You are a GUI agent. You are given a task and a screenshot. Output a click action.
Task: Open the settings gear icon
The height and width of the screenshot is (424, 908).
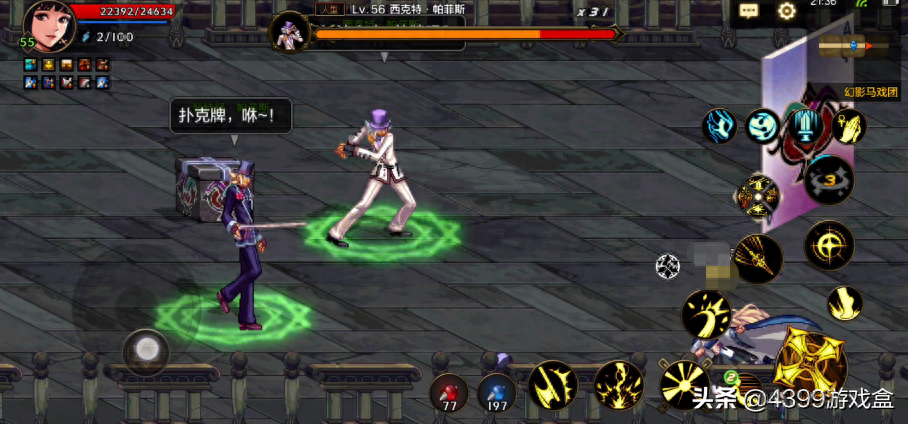click(787, 11)
